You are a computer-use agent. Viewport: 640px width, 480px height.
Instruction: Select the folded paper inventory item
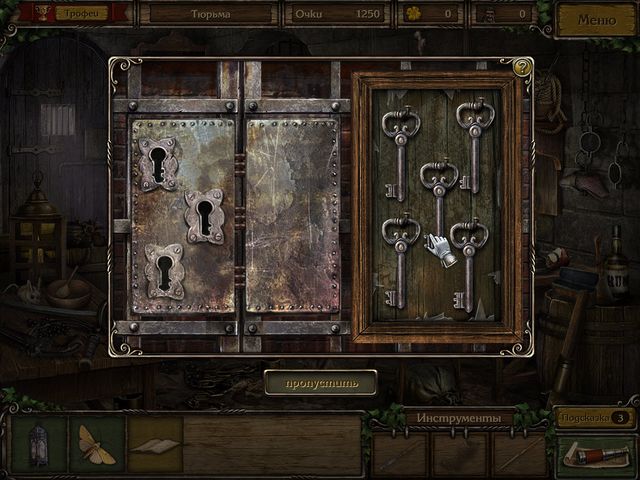click(x=154, y=445)
